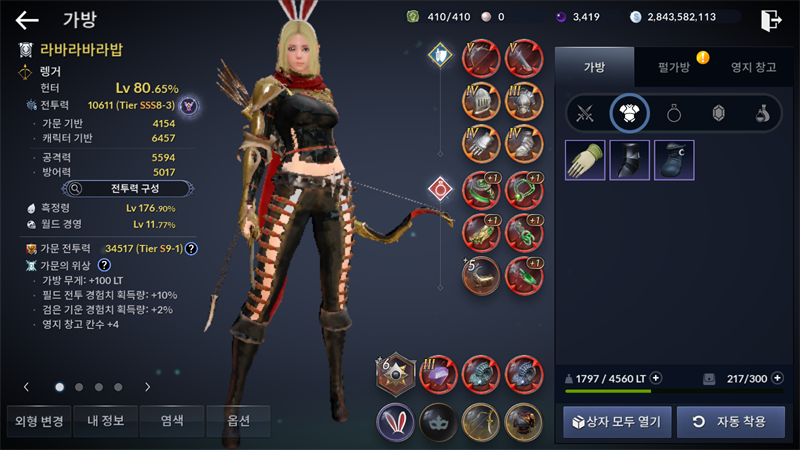Viewport: 800px width, 450px height.
Task: Open the 옵션 settings
Action: point(238,421)
